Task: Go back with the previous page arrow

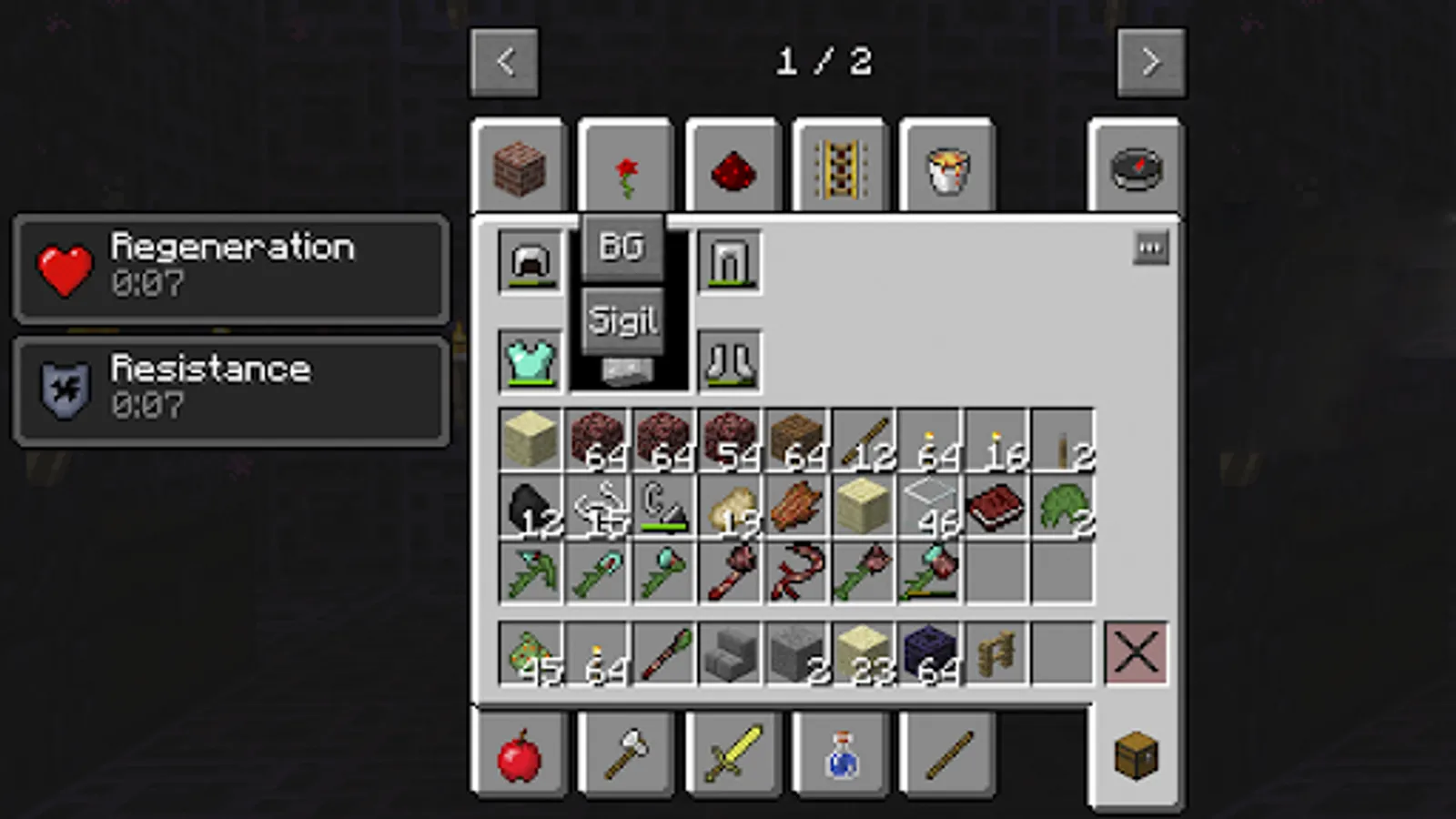Action: tap(504, 61)
